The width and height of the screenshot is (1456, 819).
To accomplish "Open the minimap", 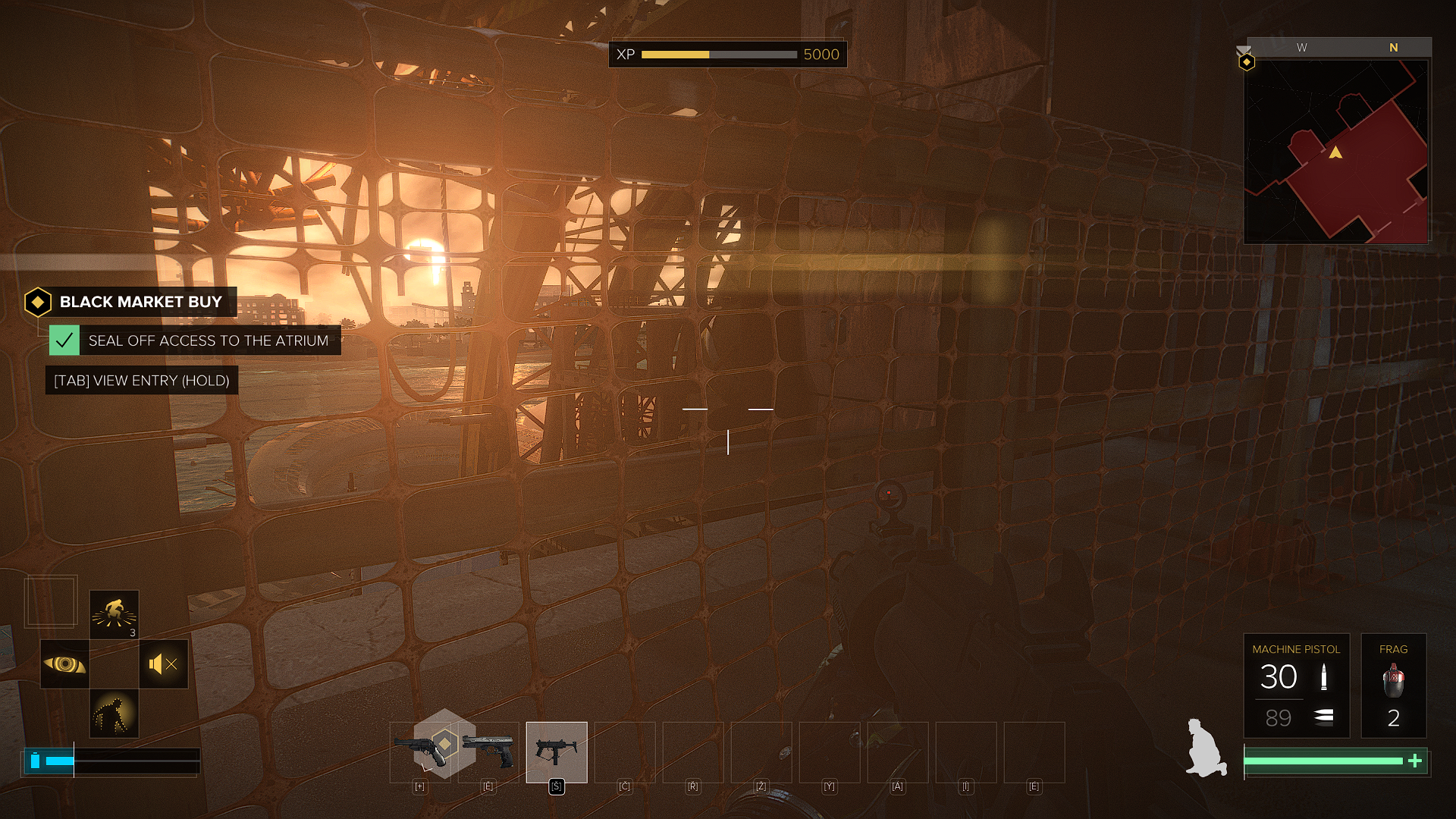I will [x=1335, y=152].
